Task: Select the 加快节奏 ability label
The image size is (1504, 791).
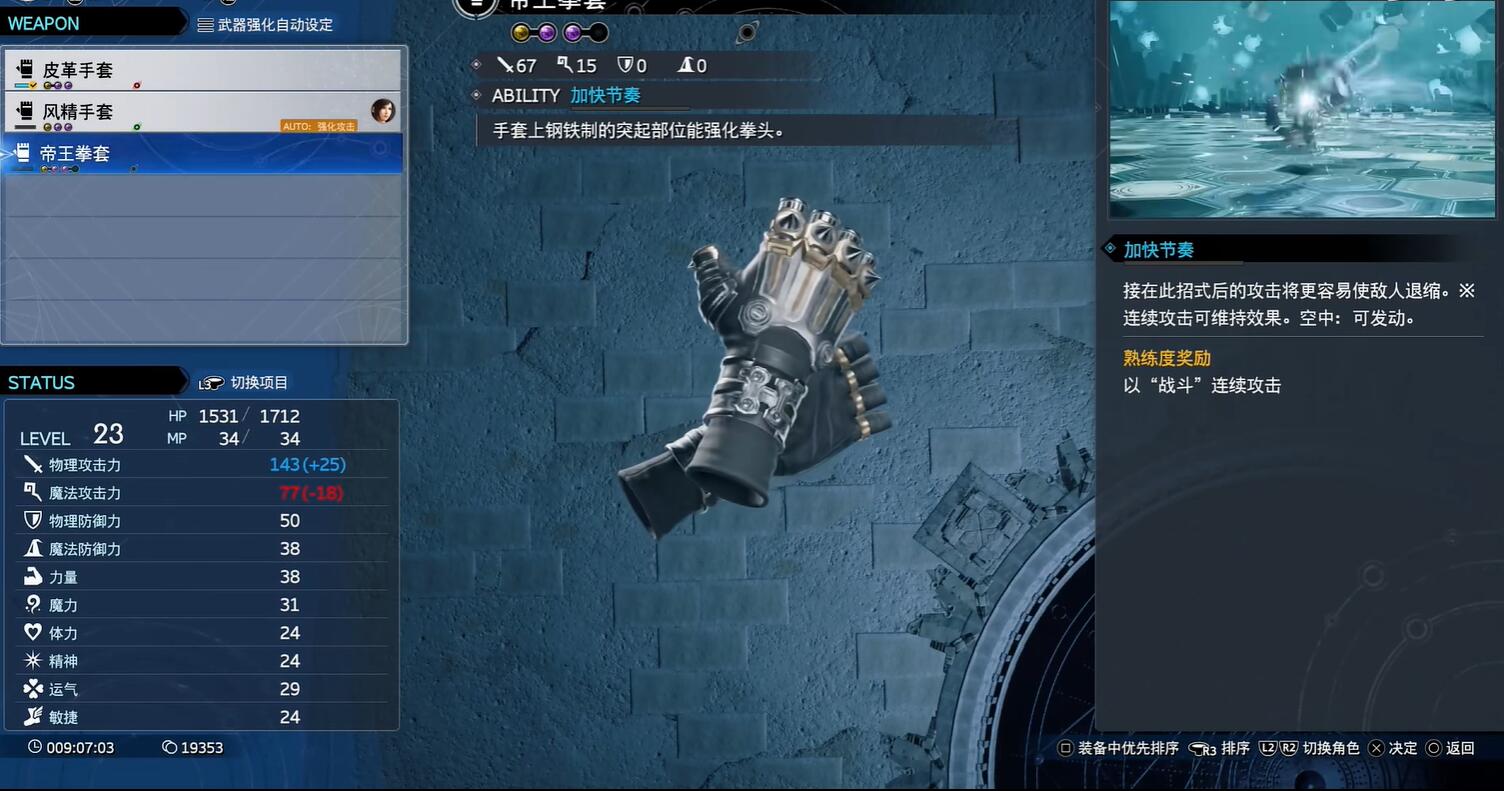Action: point(605,96)
